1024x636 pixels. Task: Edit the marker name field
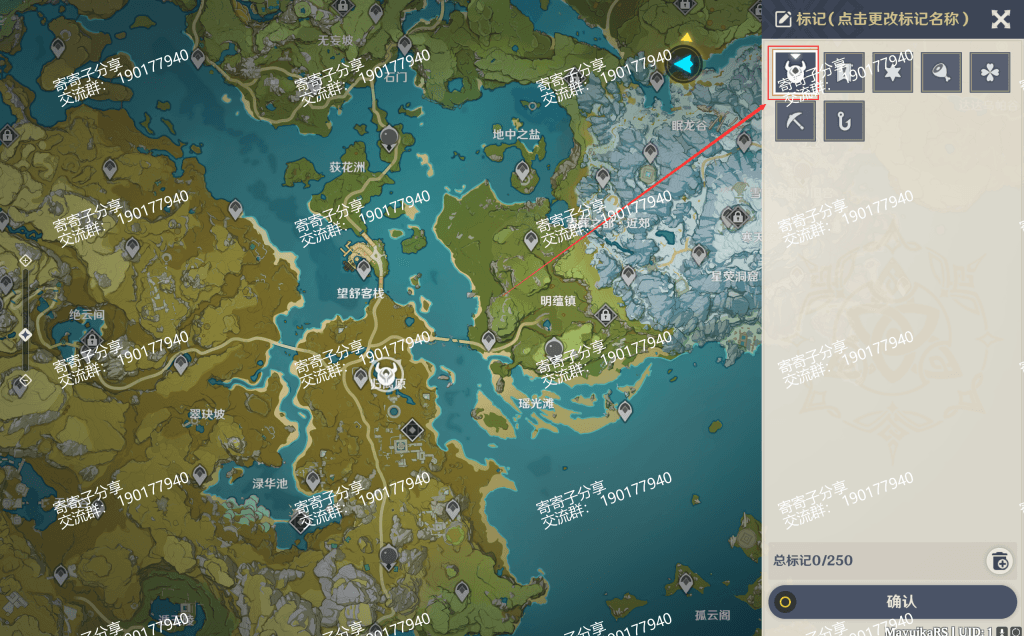pyautogui.click(x=871, y=19)
